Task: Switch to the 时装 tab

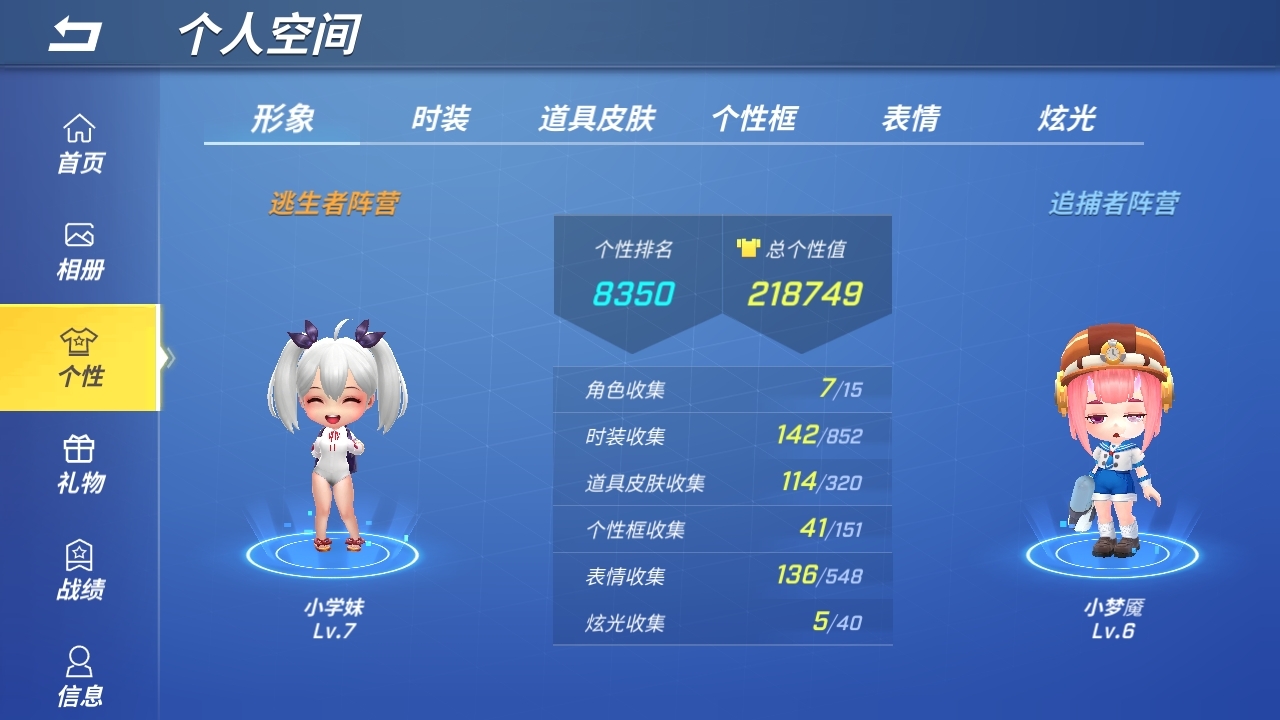Action: (440, 117)
